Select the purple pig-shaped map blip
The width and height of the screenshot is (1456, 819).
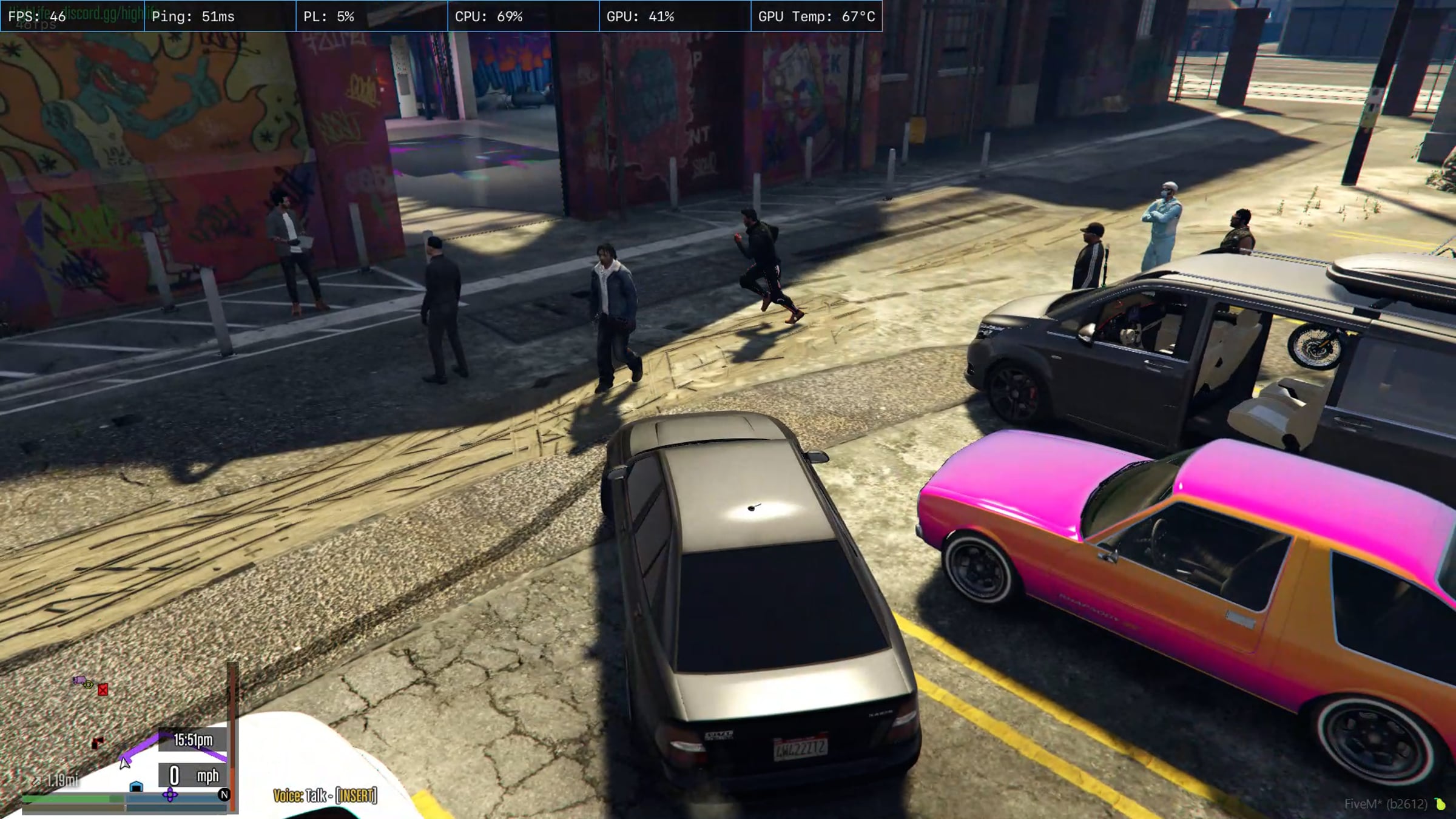click(79, 681)
